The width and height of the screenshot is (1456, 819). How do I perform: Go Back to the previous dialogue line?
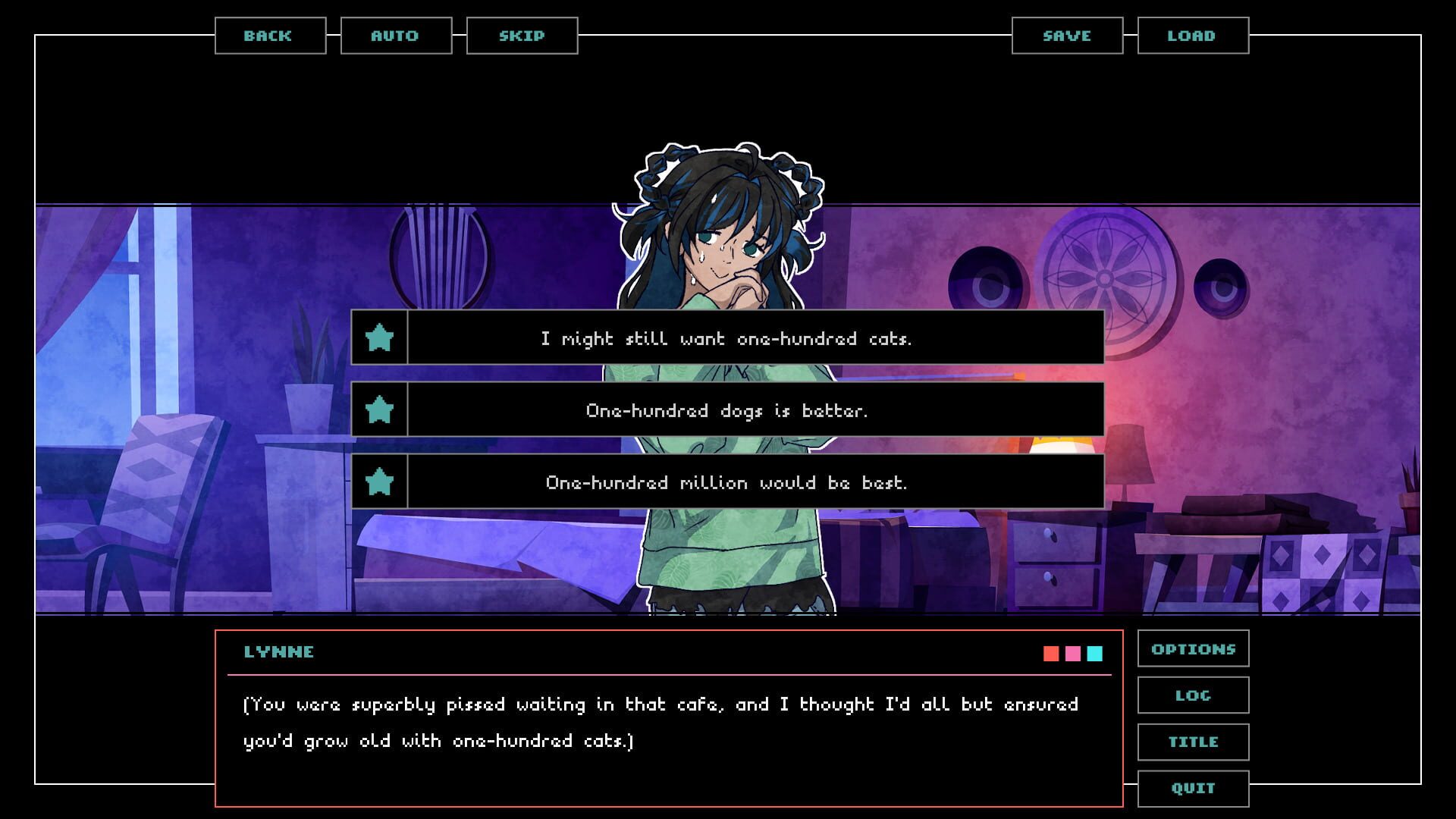[x=268, y=35]
